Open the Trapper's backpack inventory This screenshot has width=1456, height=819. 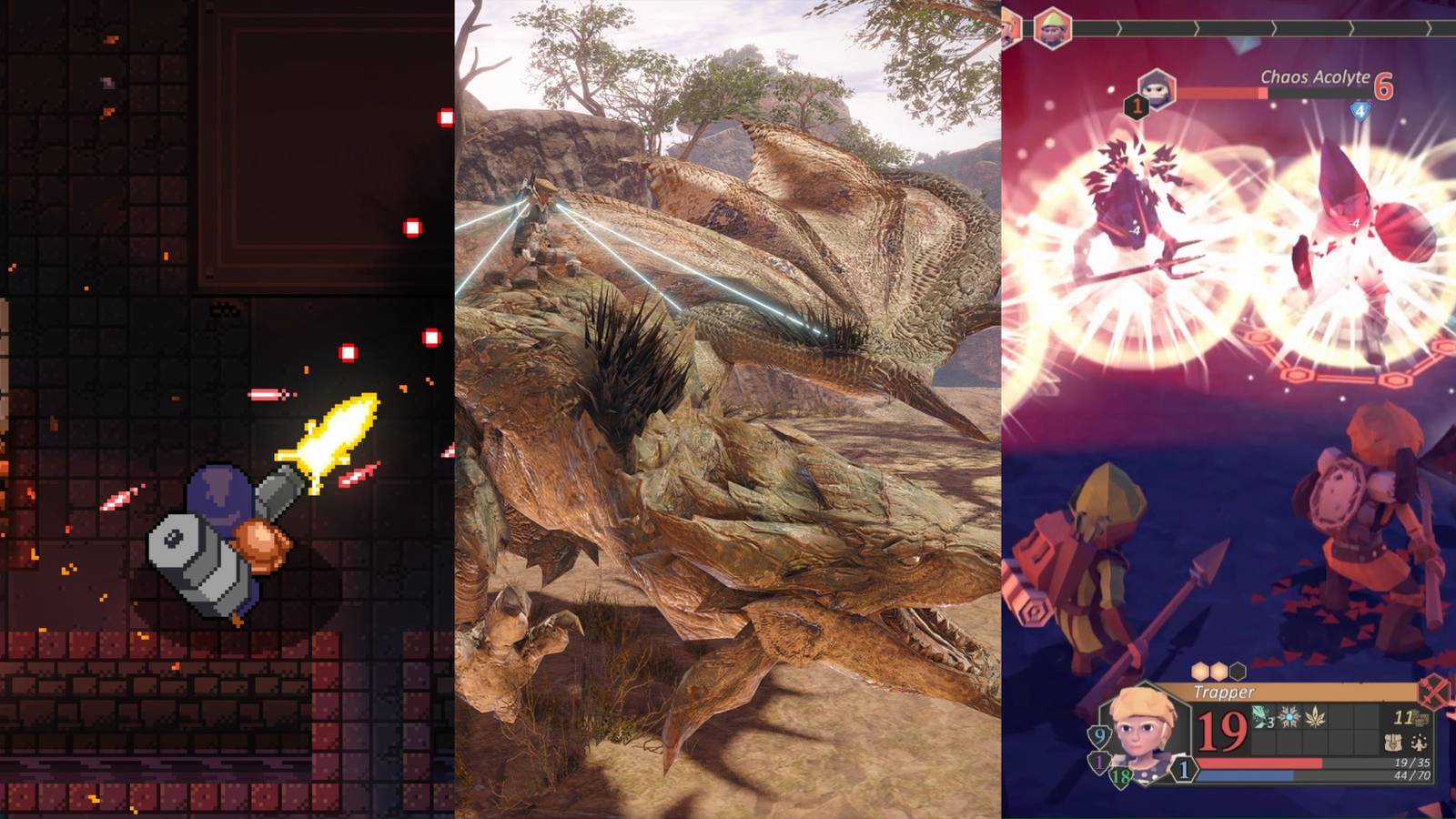(x=1394, y=743)
